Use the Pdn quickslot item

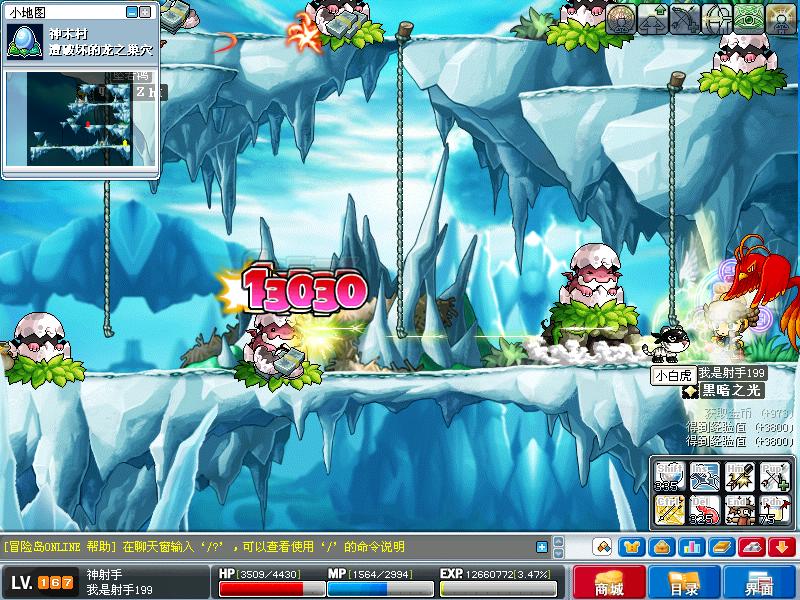pyautogui.click(x=774, y=512)
